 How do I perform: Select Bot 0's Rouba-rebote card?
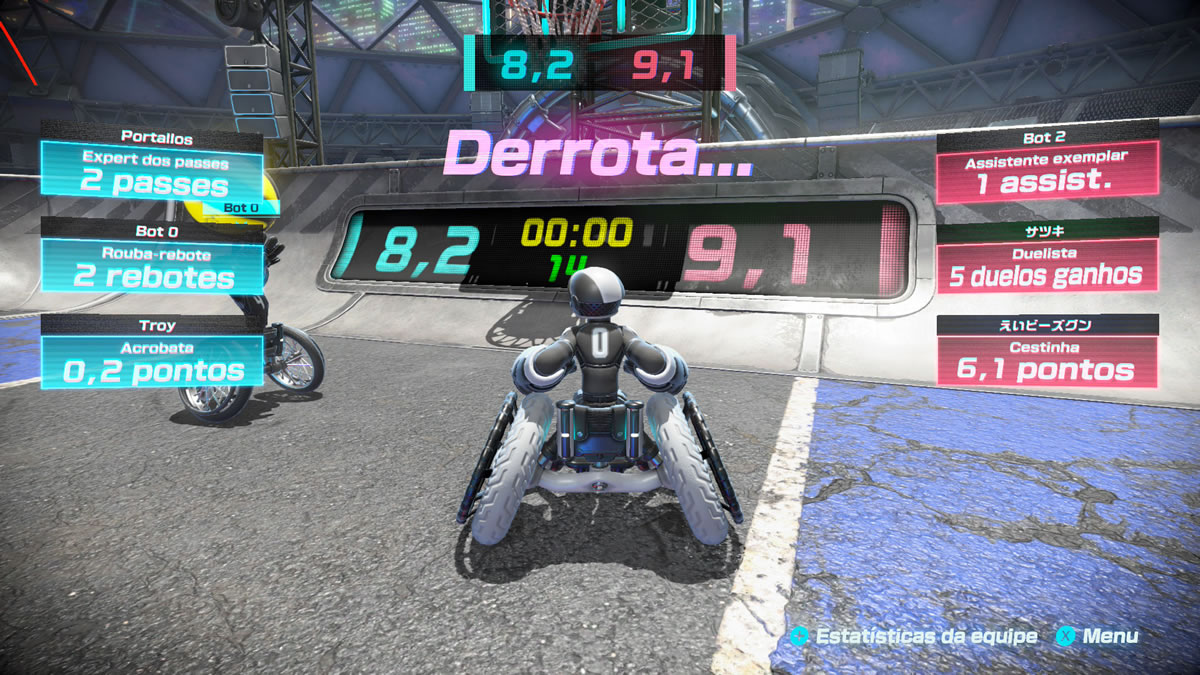pos(152,267)
